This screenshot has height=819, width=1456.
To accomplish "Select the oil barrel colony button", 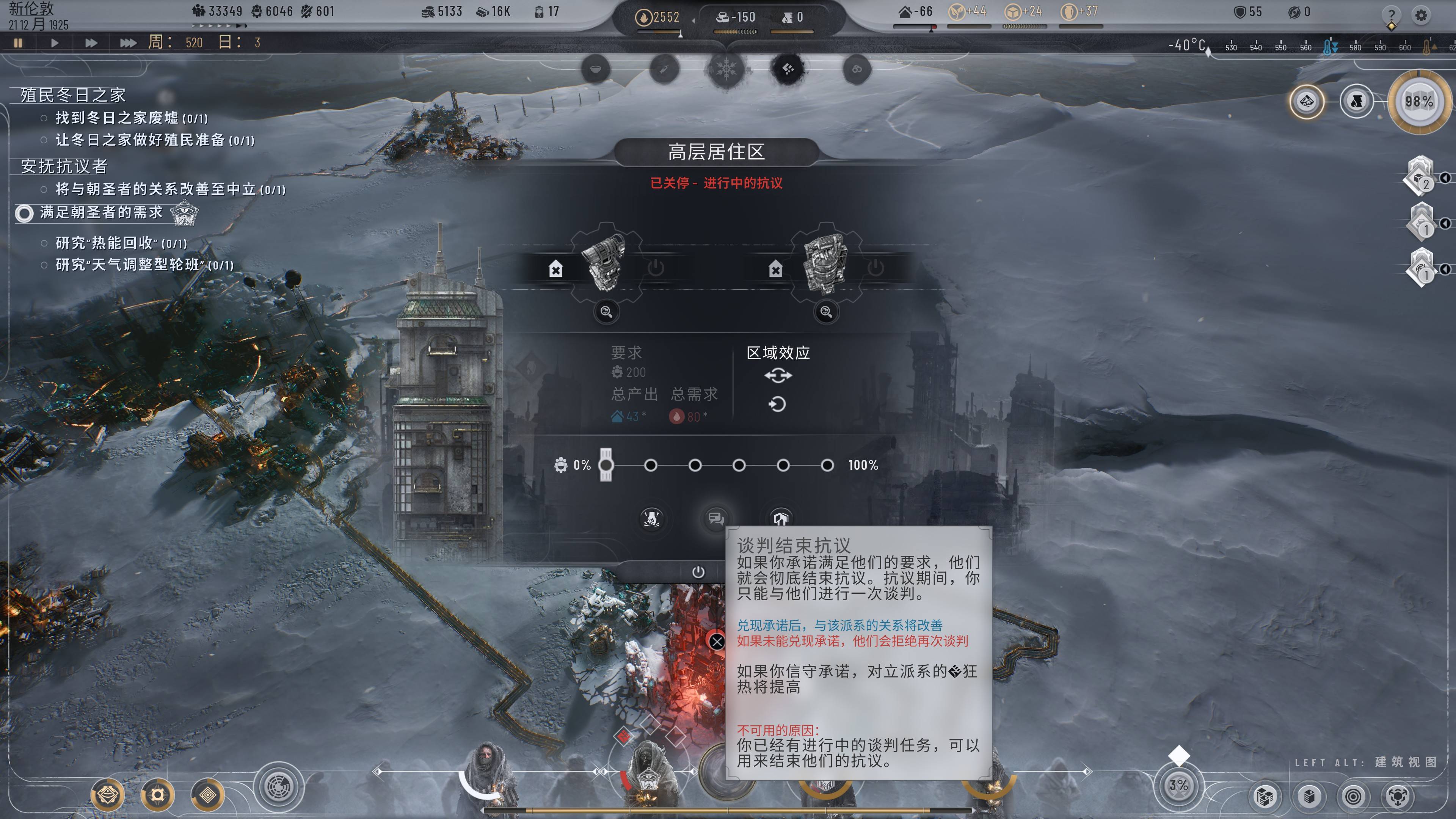I will pos(1356,102).
